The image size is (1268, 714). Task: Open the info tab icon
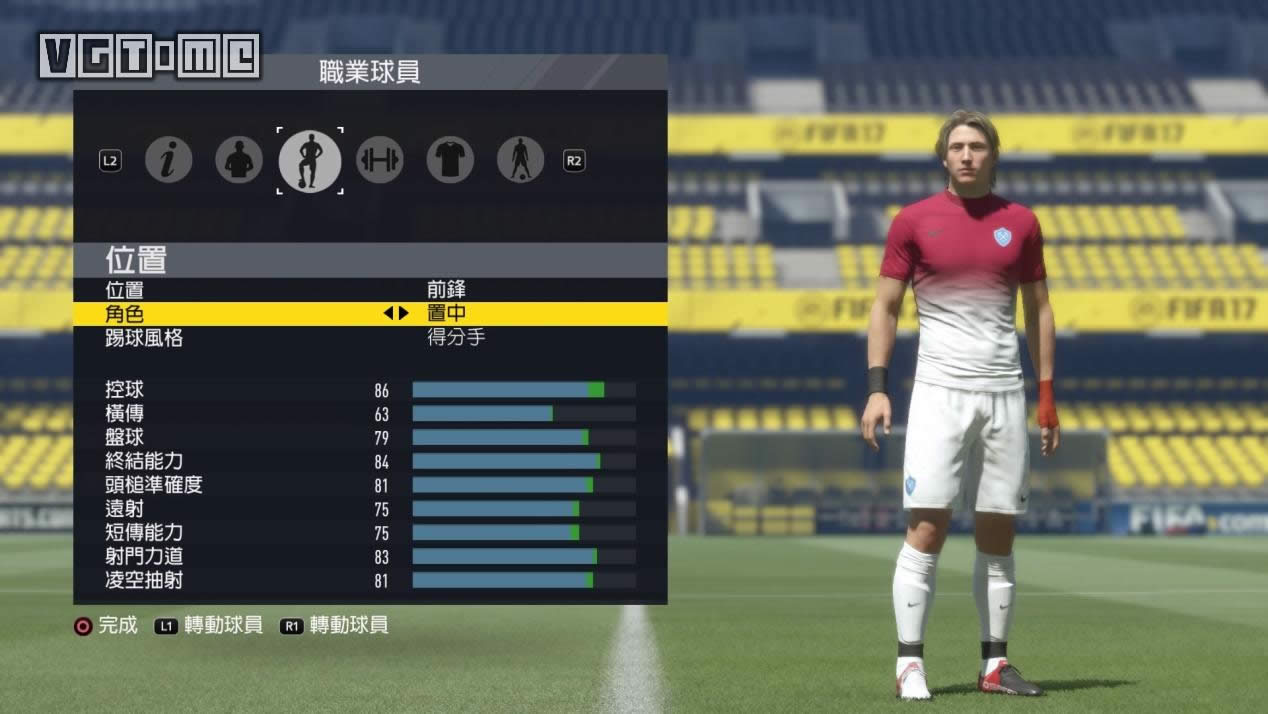[x=168, y=160]
